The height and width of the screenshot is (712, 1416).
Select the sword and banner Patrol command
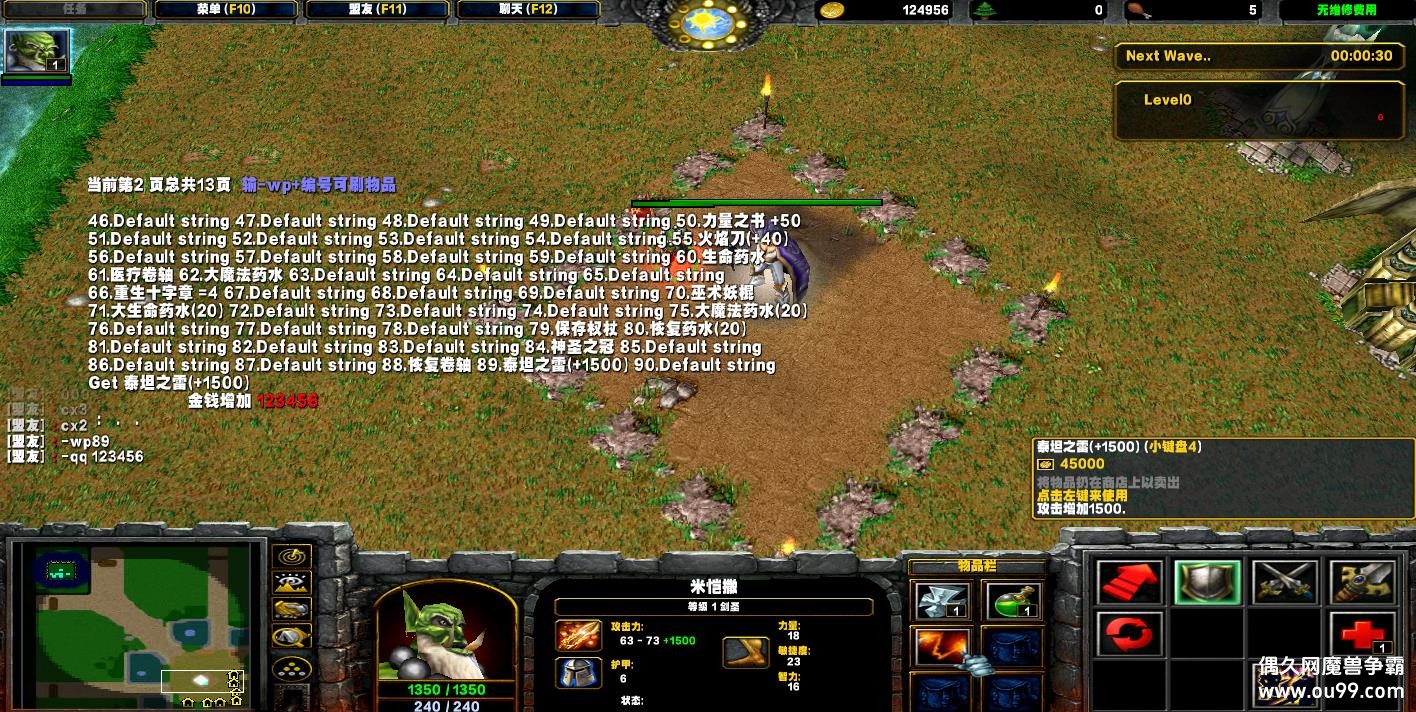click(x=1361, y=582)
